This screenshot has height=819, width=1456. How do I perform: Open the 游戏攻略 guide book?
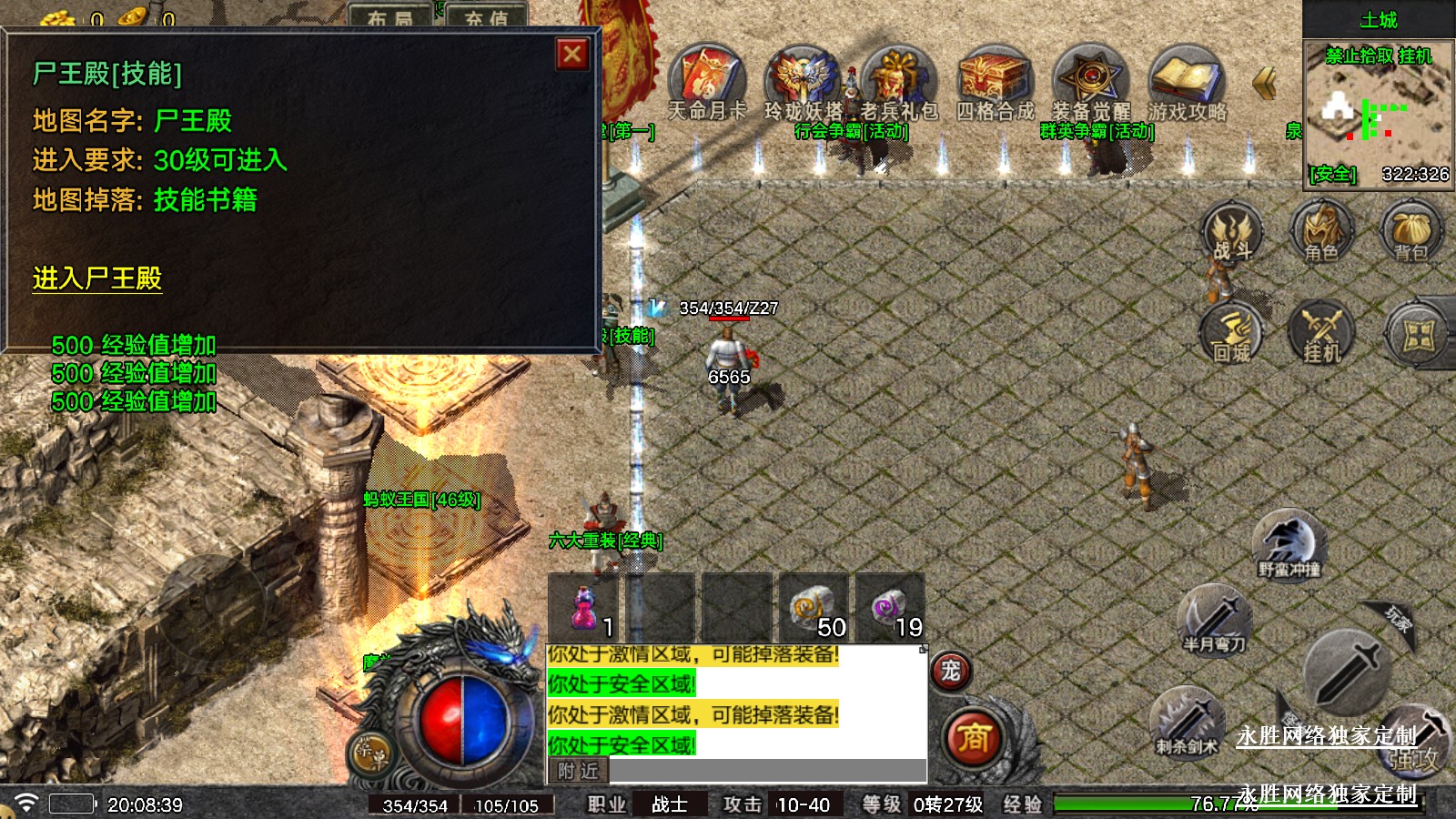[1187, 78]
